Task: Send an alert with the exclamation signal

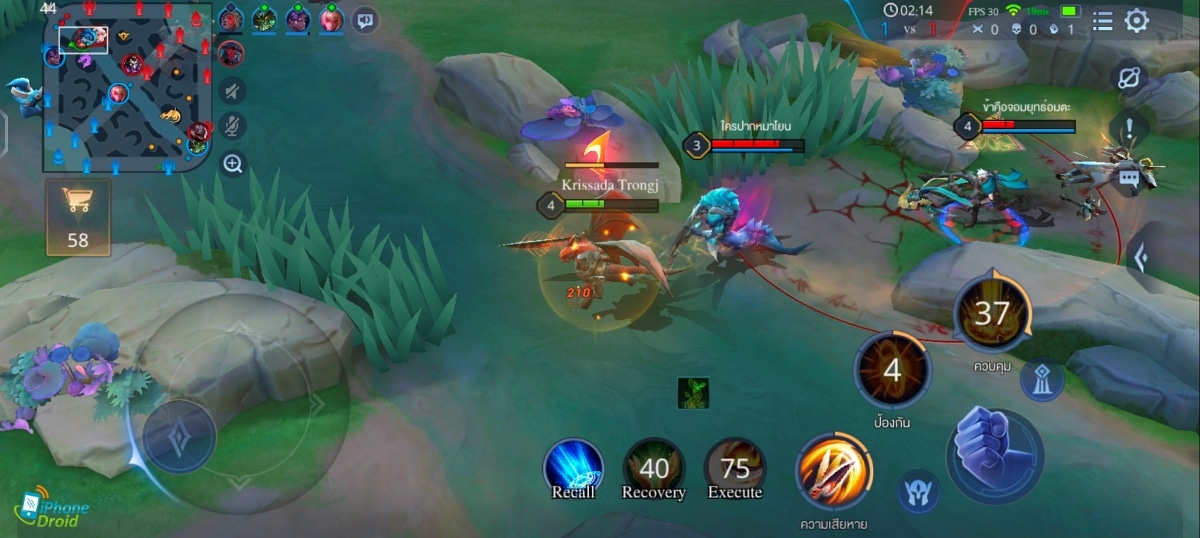Action: point(1129,129)
